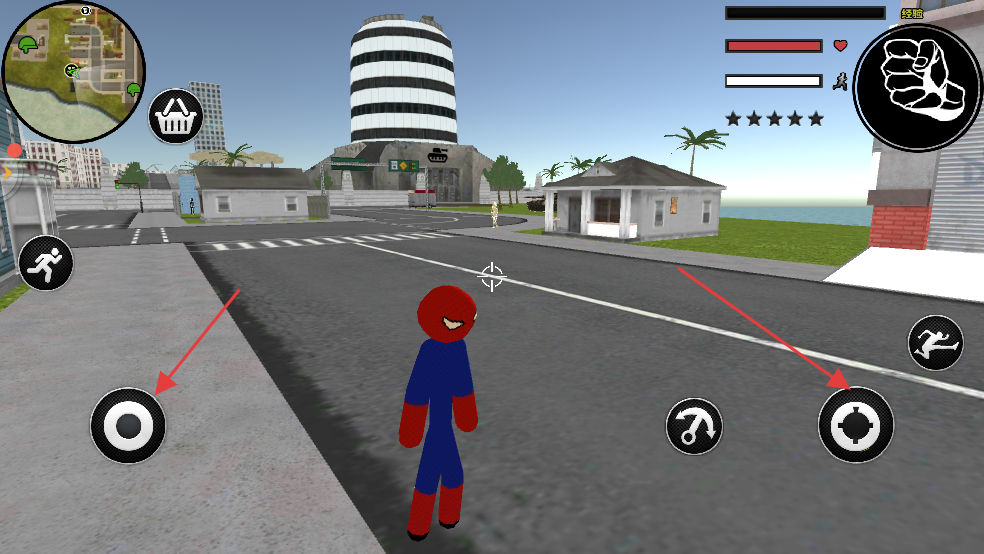Toggle the sprint running man button
The width and height of the screenshot is (984, 554).
click(46, 264)
